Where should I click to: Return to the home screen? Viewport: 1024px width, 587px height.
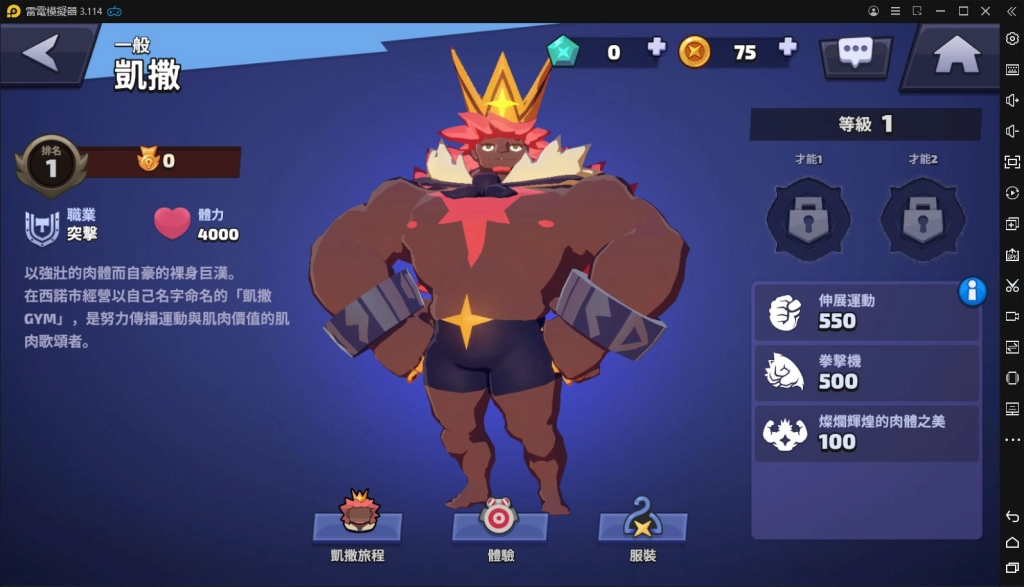[956, 55]
